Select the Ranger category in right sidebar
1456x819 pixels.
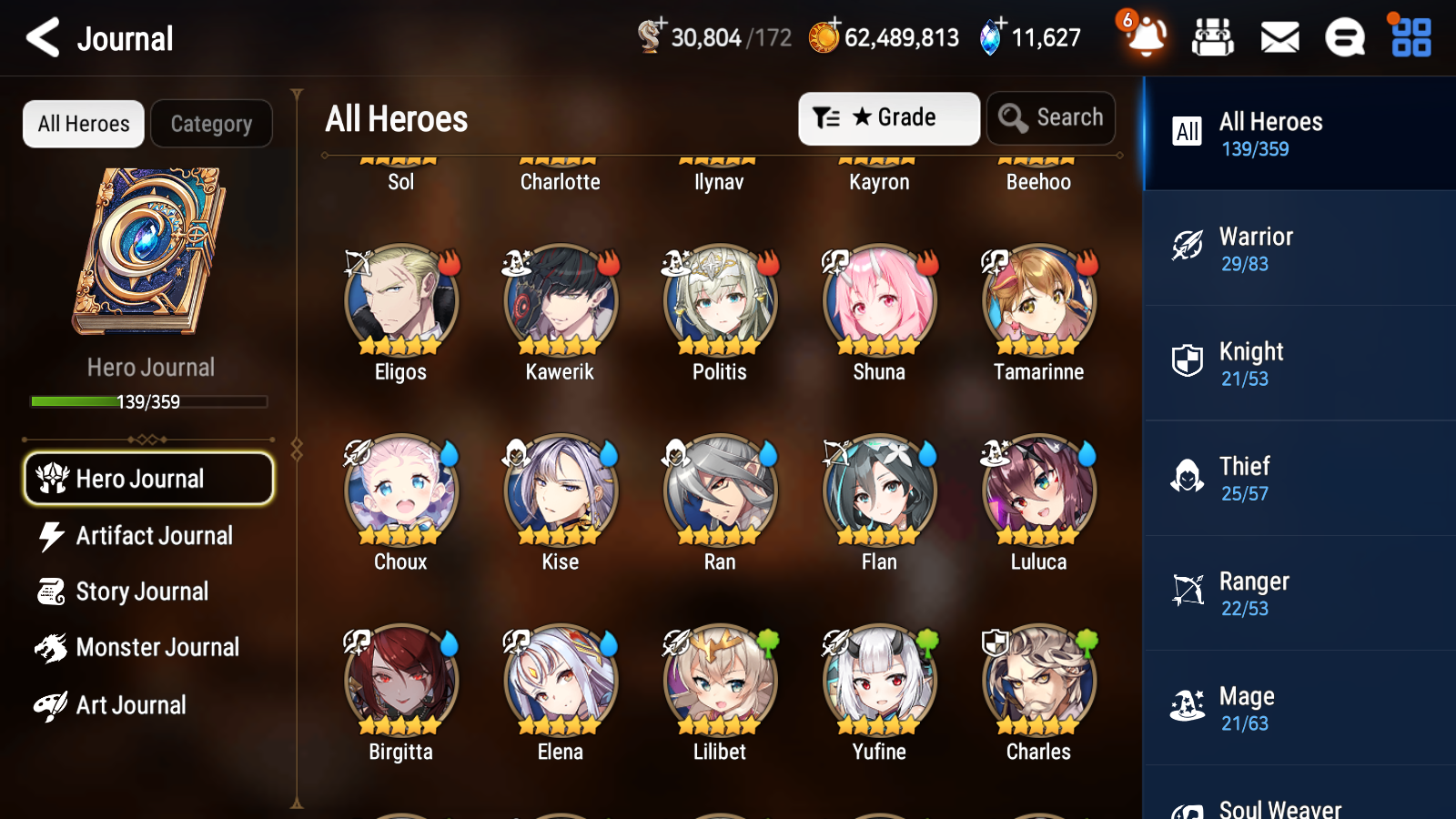(1299, 593)
